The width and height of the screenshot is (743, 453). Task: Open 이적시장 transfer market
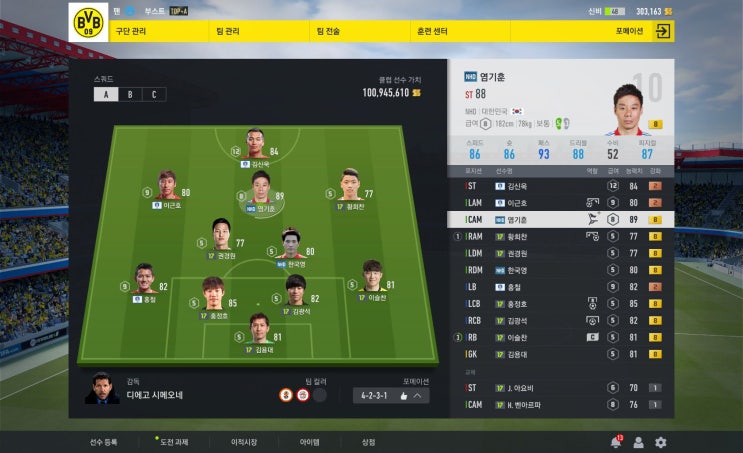(x=244, y=442)
